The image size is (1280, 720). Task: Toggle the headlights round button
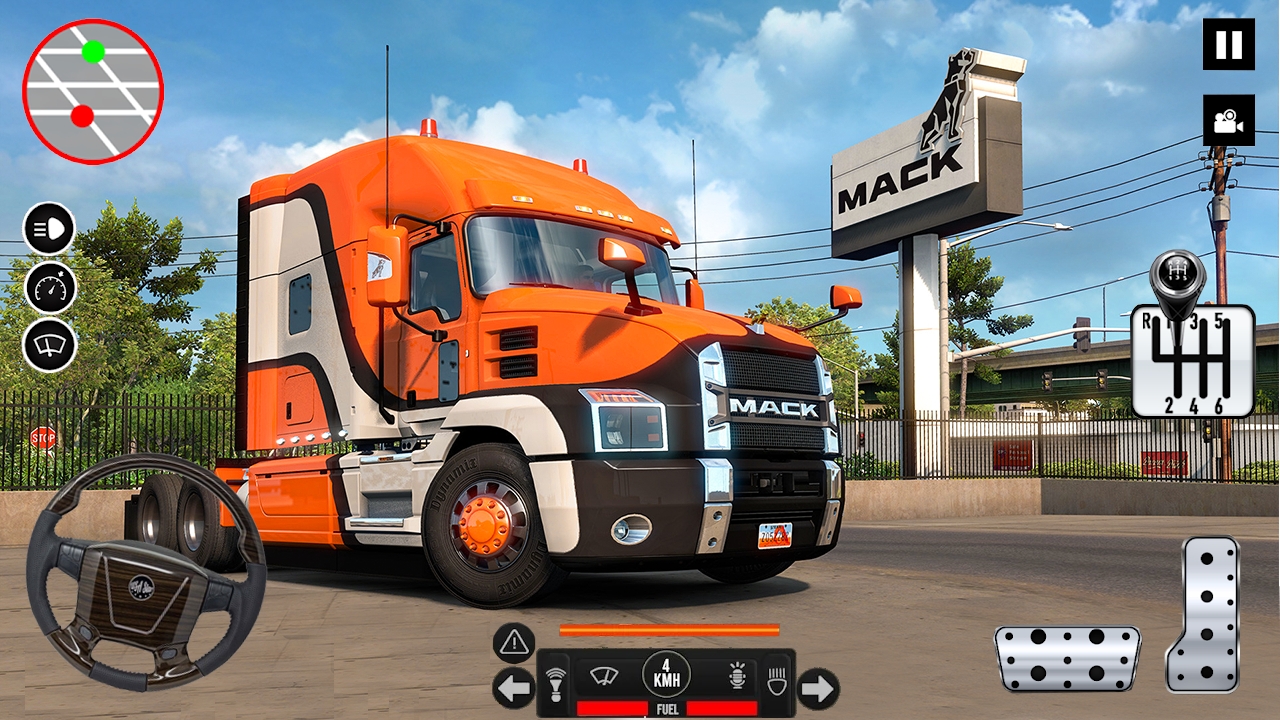pyautogui.click(x=50, y=228)
